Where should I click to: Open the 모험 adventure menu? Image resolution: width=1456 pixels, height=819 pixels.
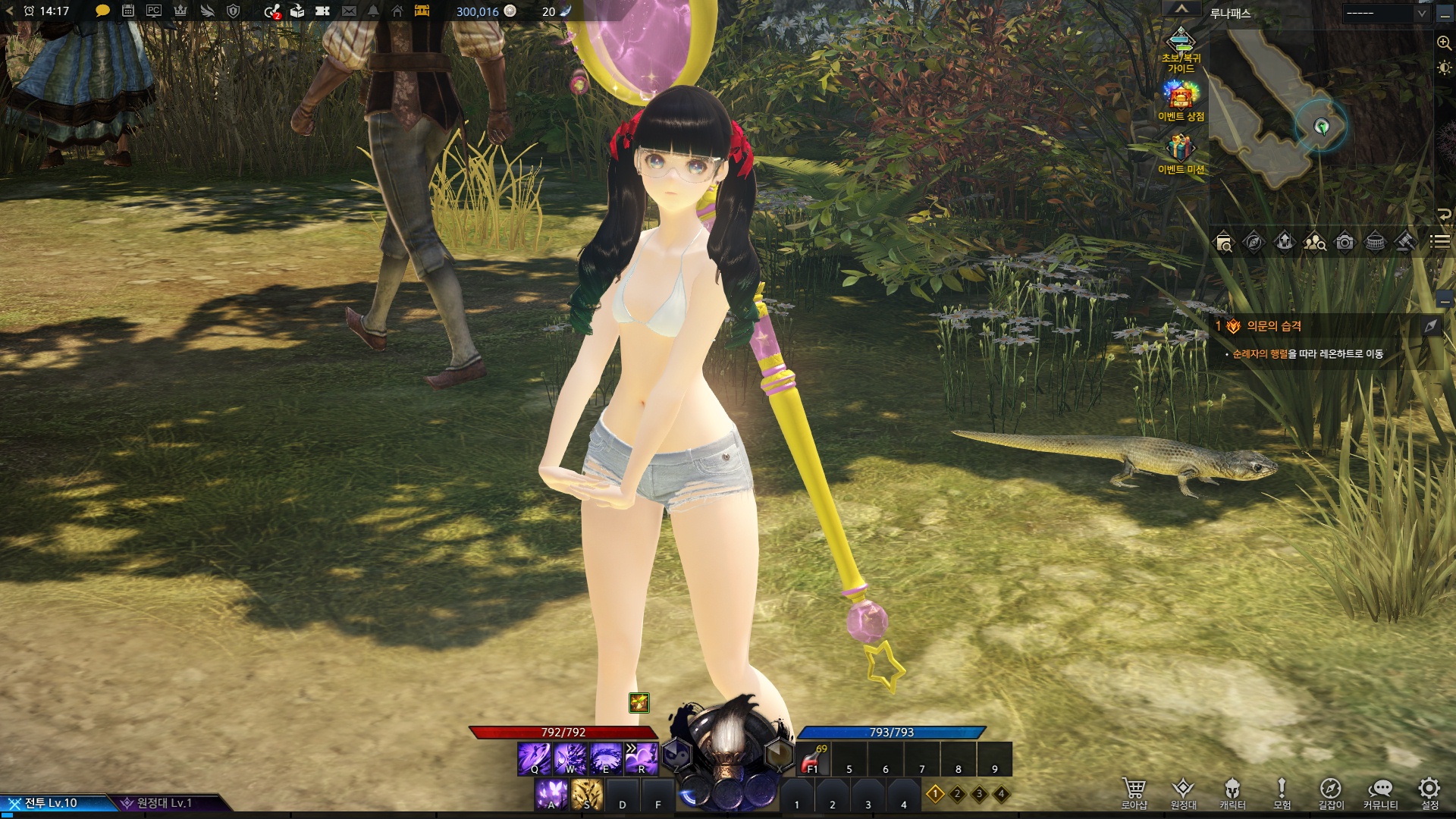coord(1282,789)
